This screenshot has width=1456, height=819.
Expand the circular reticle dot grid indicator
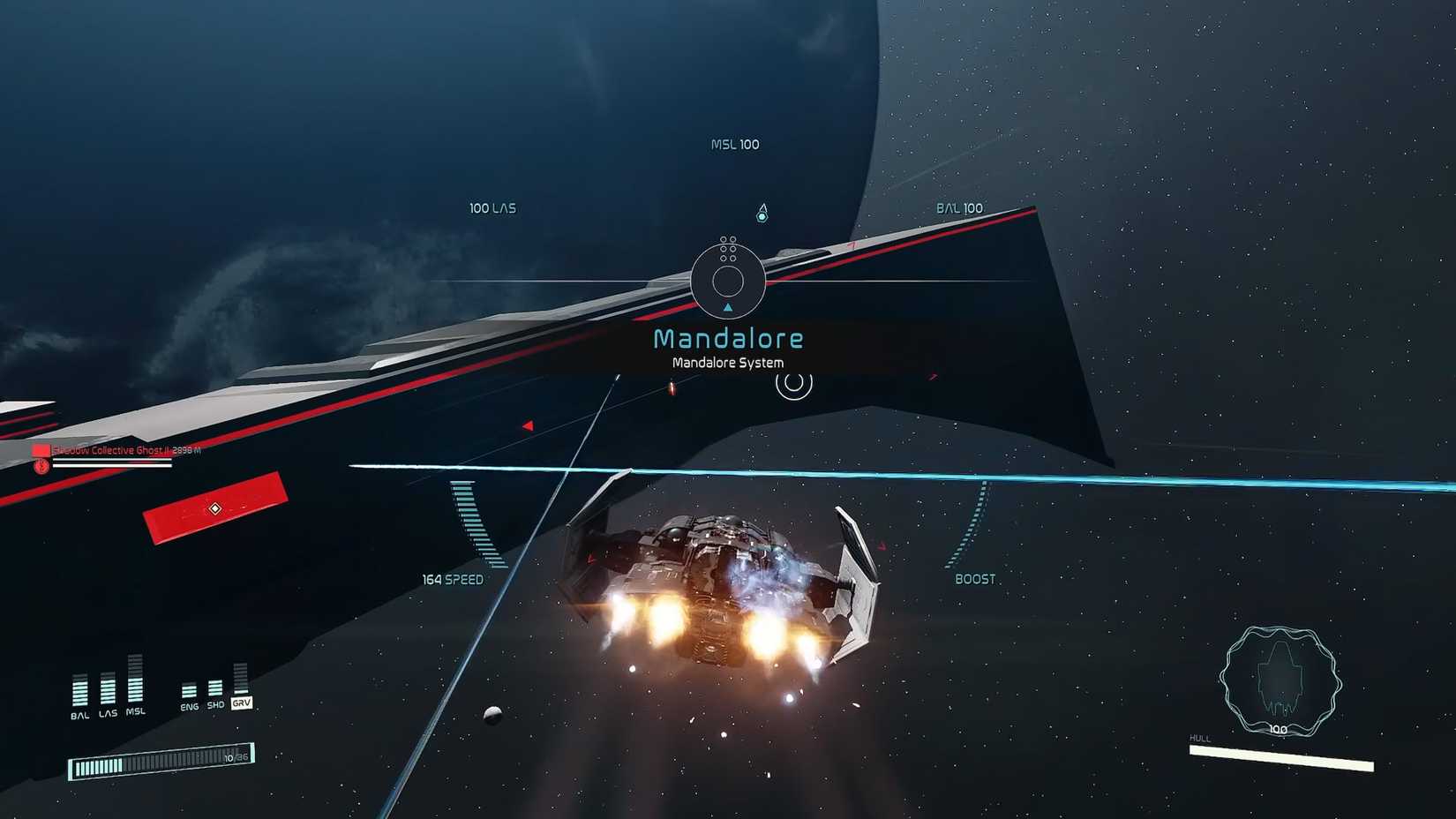tap(727, 248)
